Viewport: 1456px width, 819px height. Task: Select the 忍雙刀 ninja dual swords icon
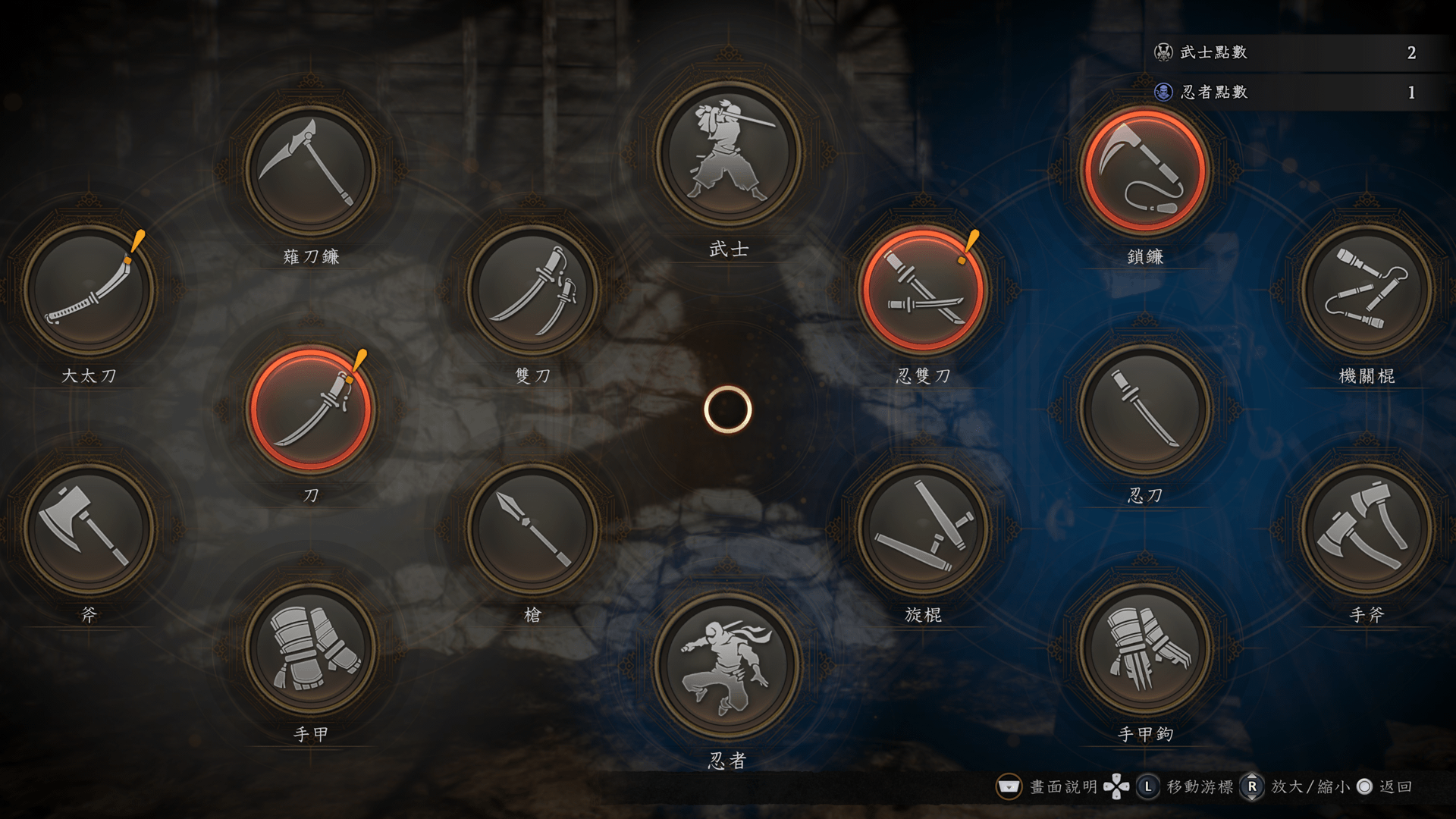click(x=923, y=289)
